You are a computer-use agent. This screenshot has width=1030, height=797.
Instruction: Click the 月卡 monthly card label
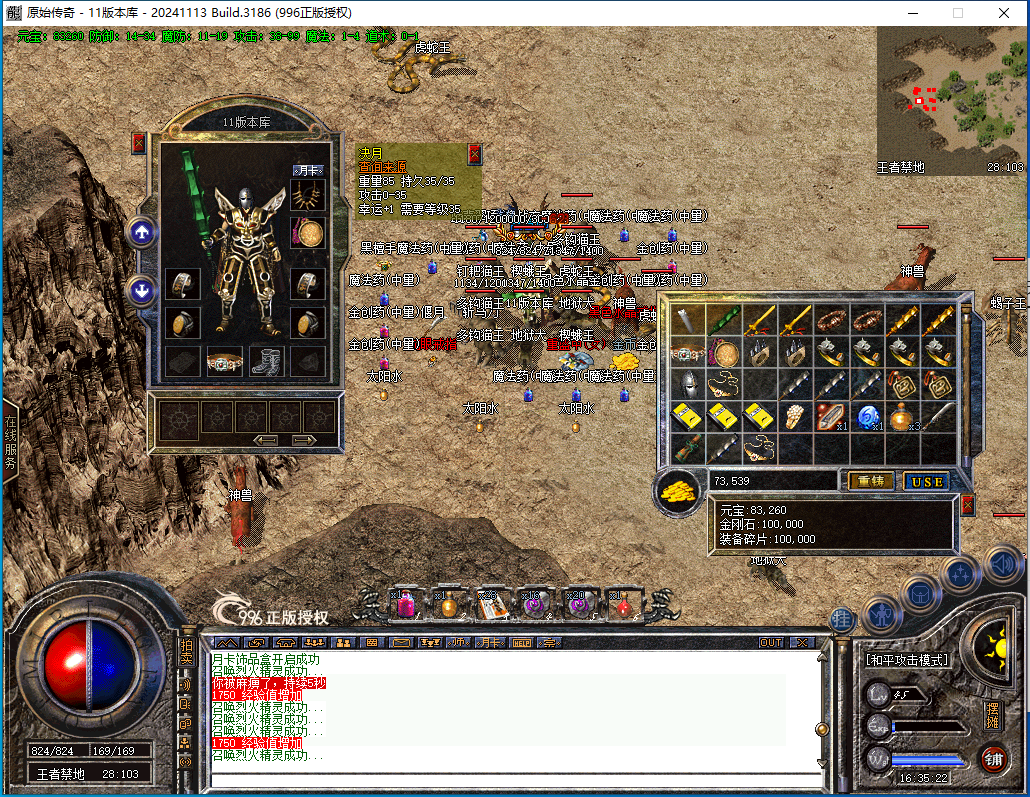(309, 170)
